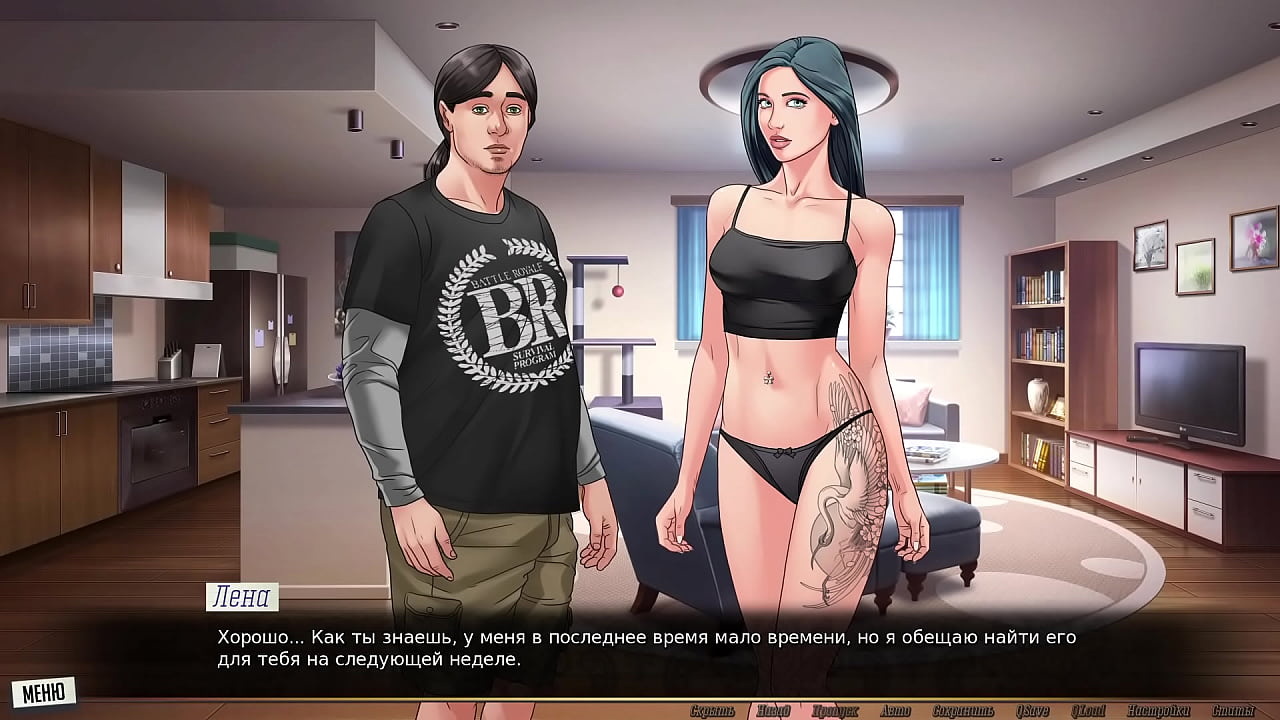1280x720 pixels.
Task: Hide the dialogue box with Скрыть
Action: pyautogui.click(x=712, y=711)
